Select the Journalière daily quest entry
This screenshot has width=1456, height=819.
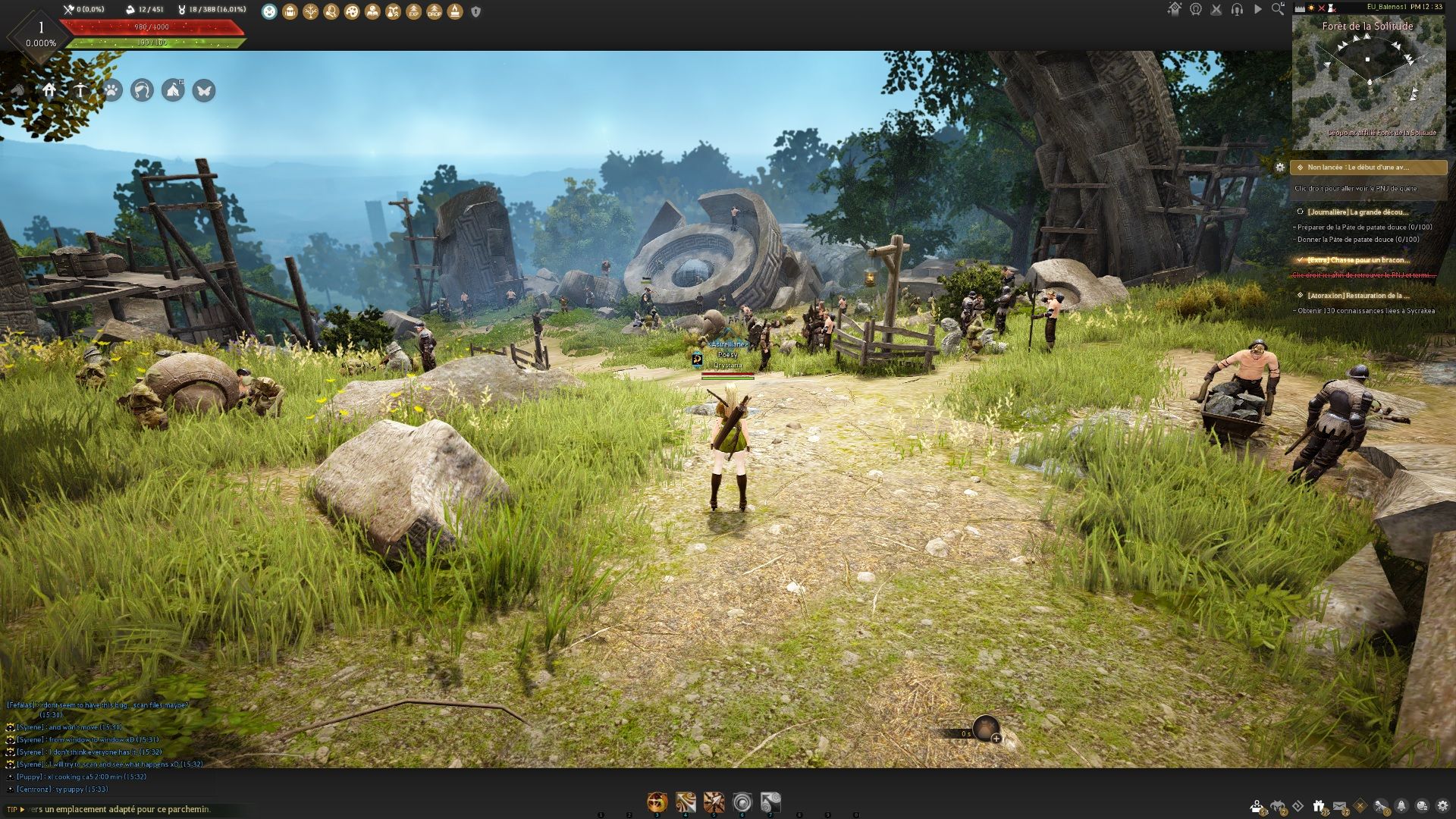(x=1357, y=212)
